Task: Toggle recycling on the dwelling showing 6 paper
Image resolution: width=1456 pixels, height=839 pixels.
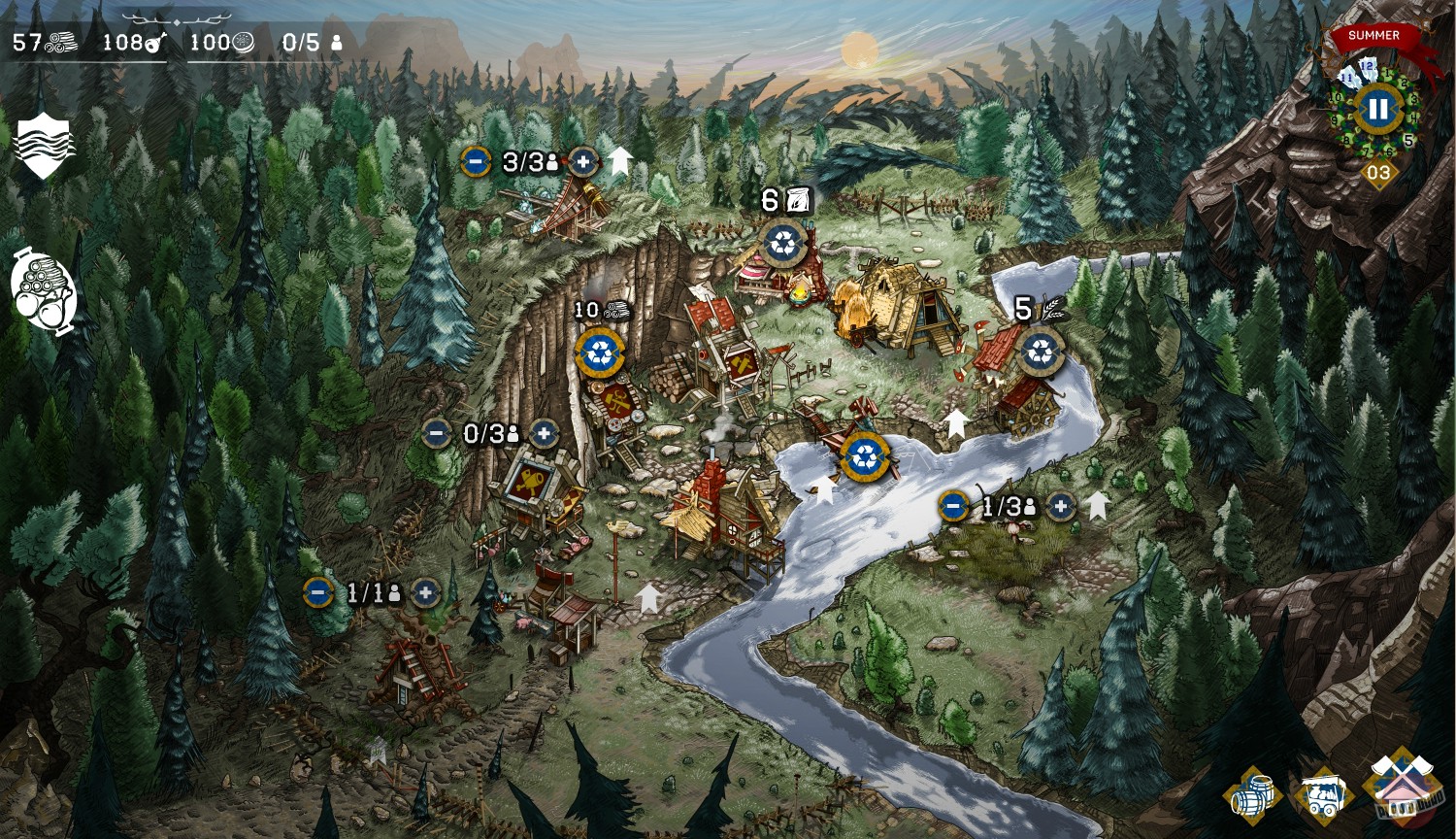Action: point(782,243)
